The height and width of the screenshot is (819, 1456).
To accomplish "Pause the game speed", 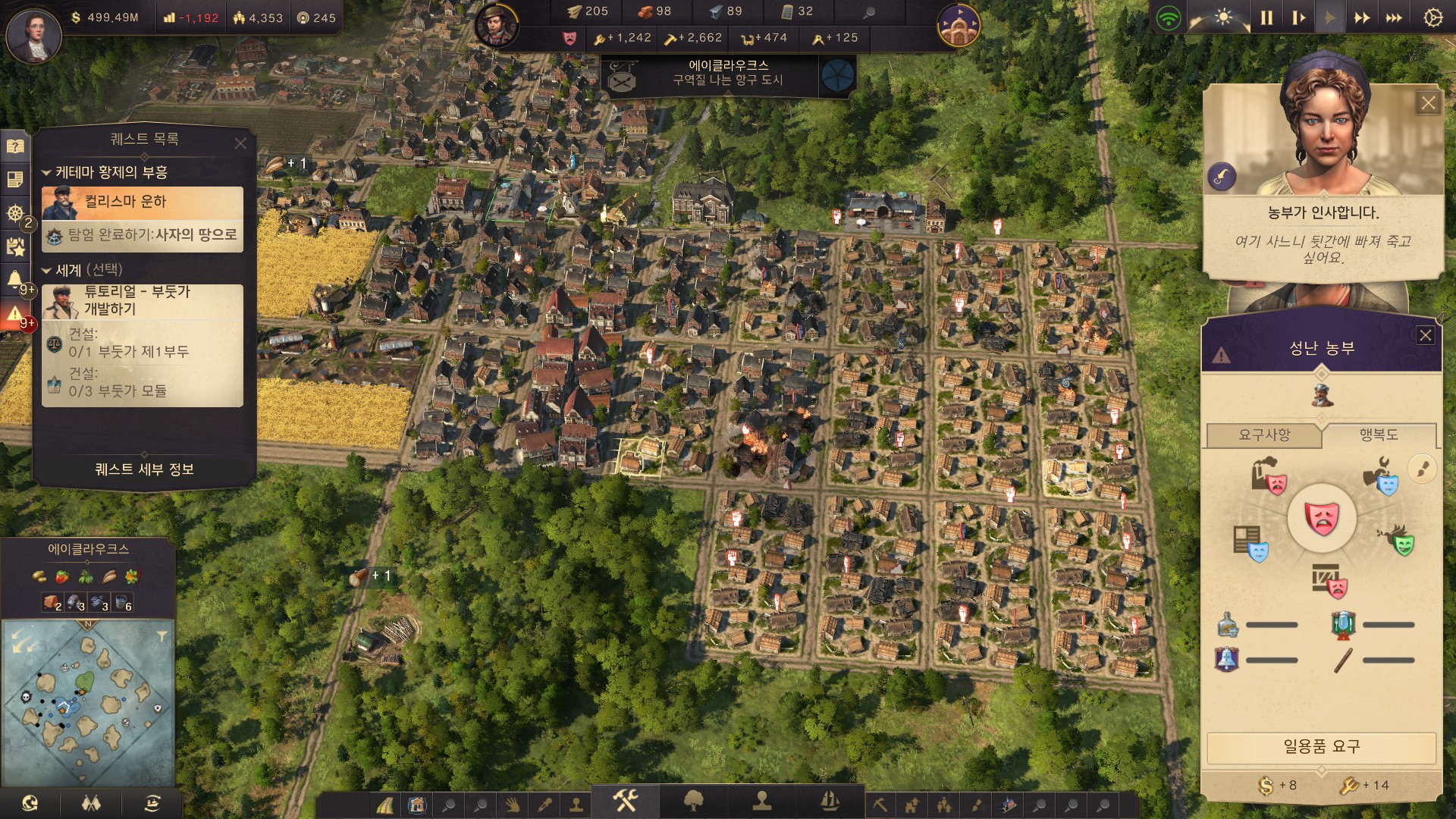I will coord(1266,17).
